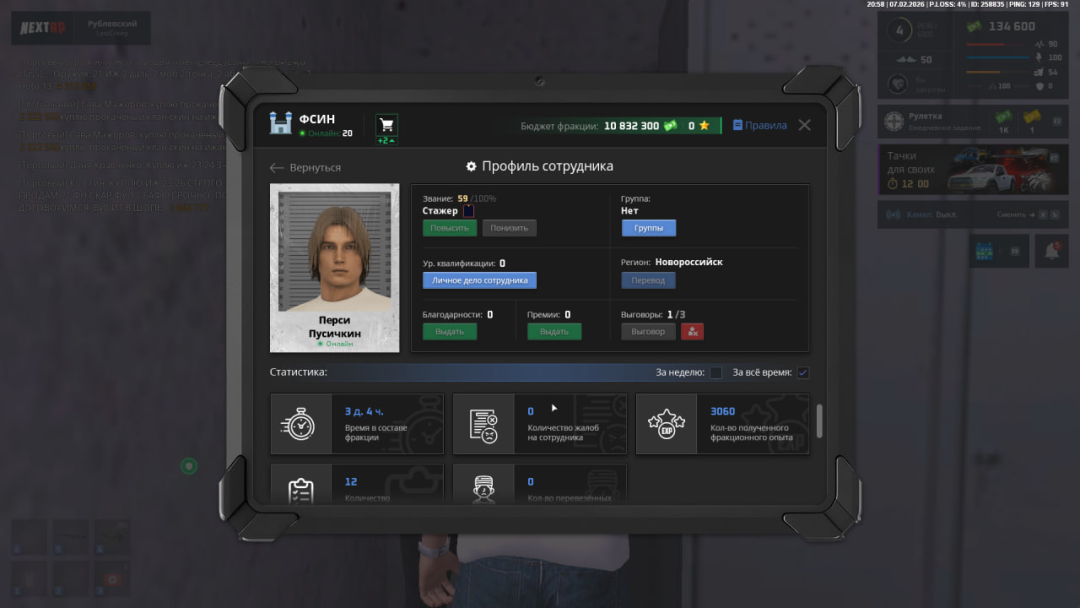Tick the За неделю checkbox

(716, 373)
